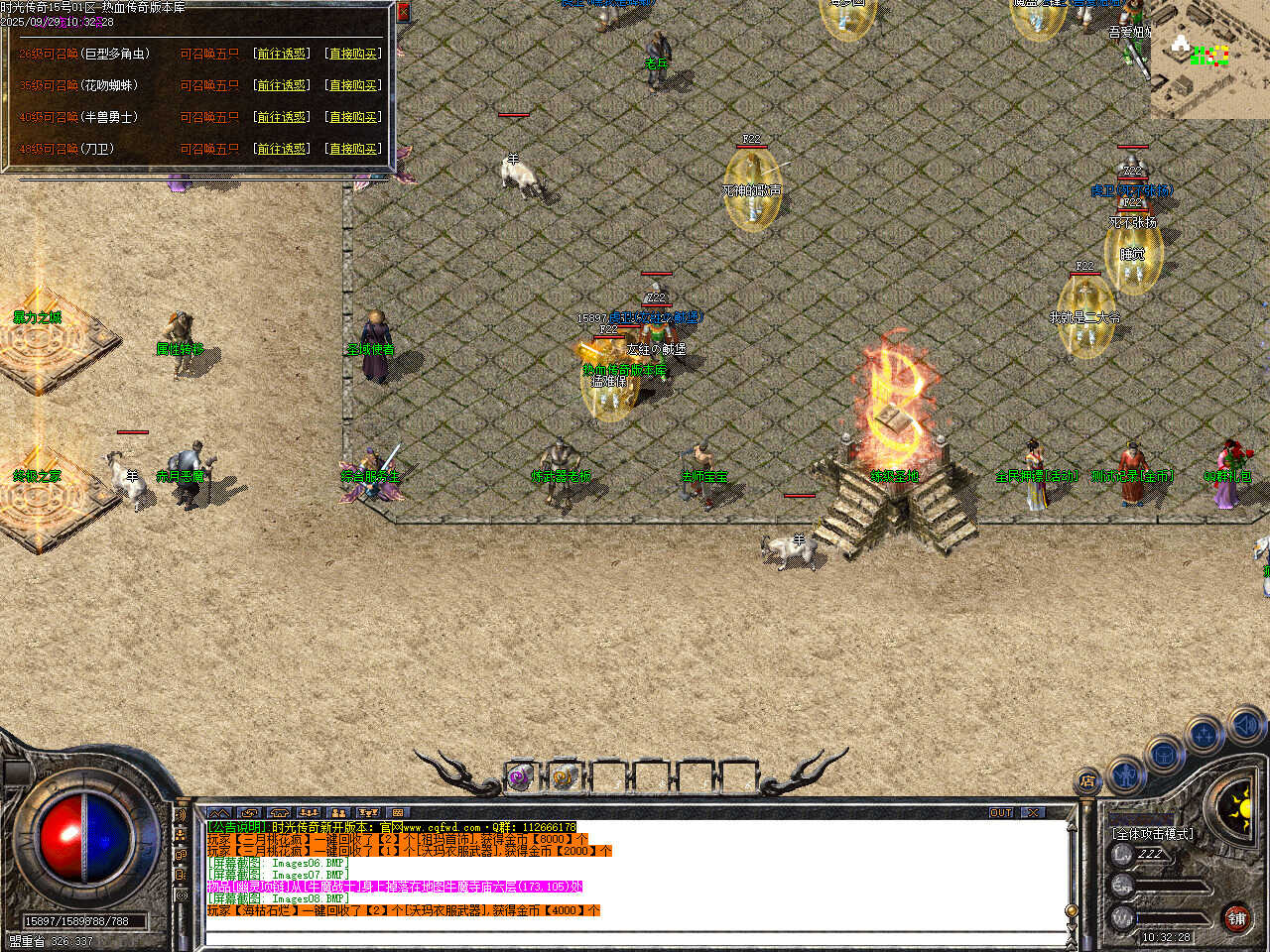This screenshot has width=1270, height=952.
Task: Choose 前往诱惑 for 花吻蜘蛛
Action: 282,85
